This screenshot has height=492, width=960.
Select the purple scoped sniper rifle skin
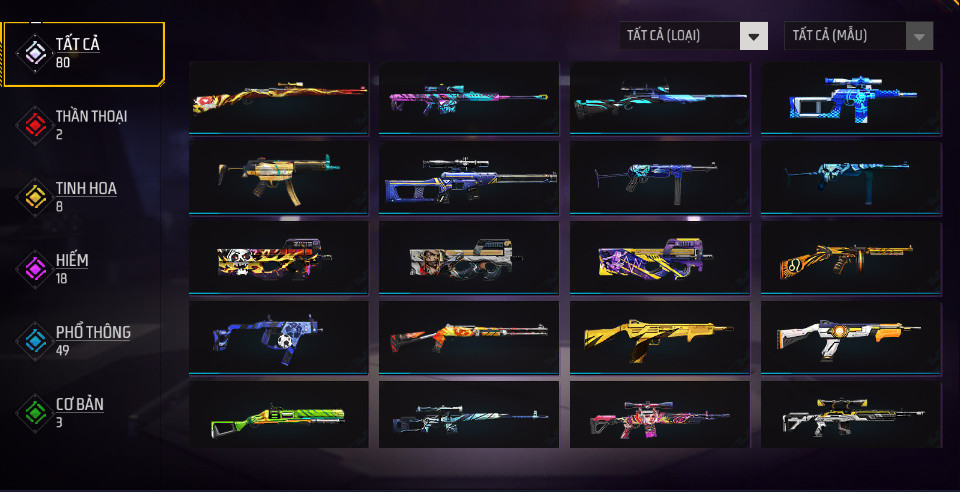(x=470, y=176)
